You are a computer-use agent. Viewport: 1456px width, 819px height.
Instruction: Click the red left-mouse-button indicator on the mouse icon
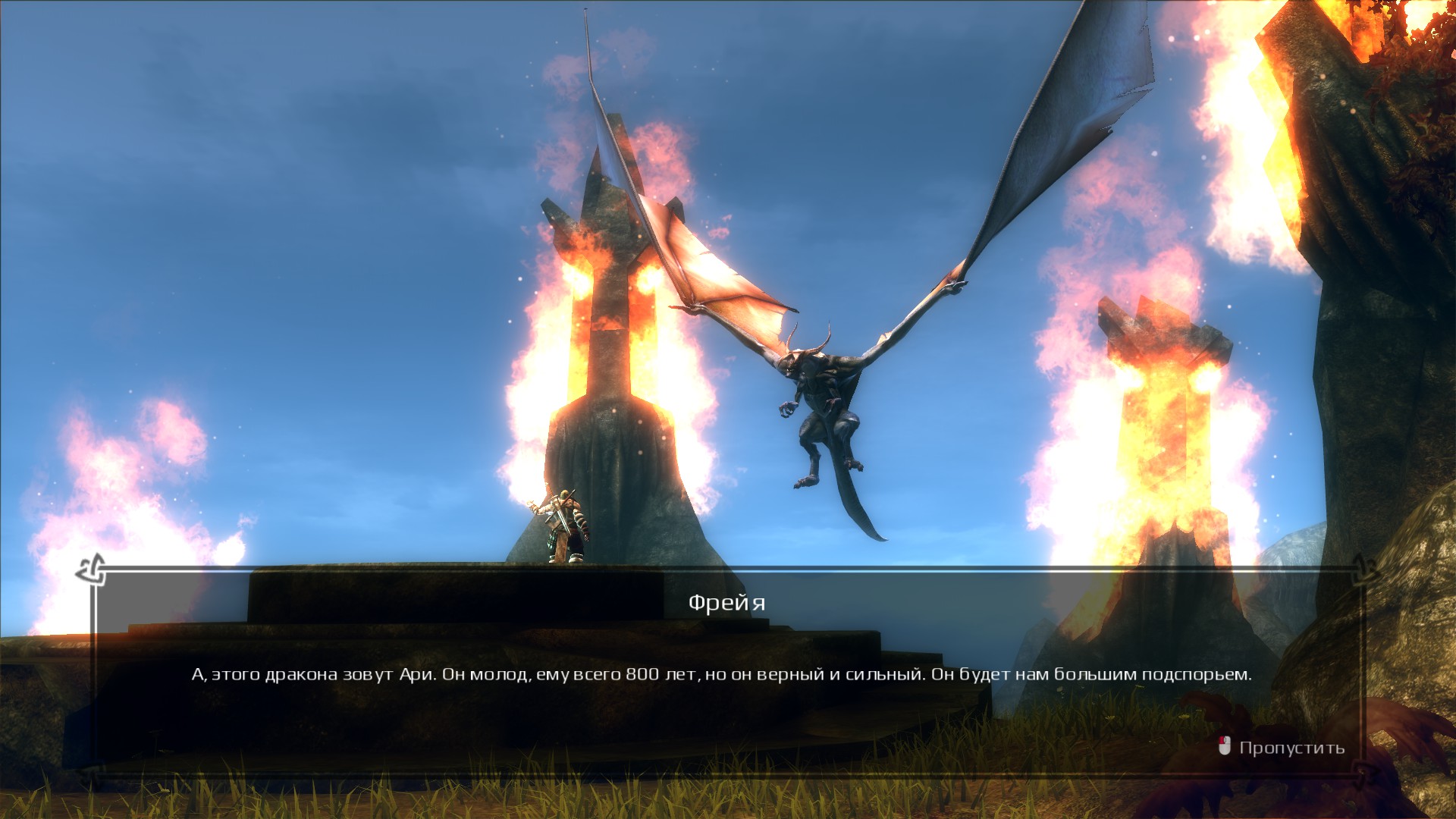[x=1222, y=739]
